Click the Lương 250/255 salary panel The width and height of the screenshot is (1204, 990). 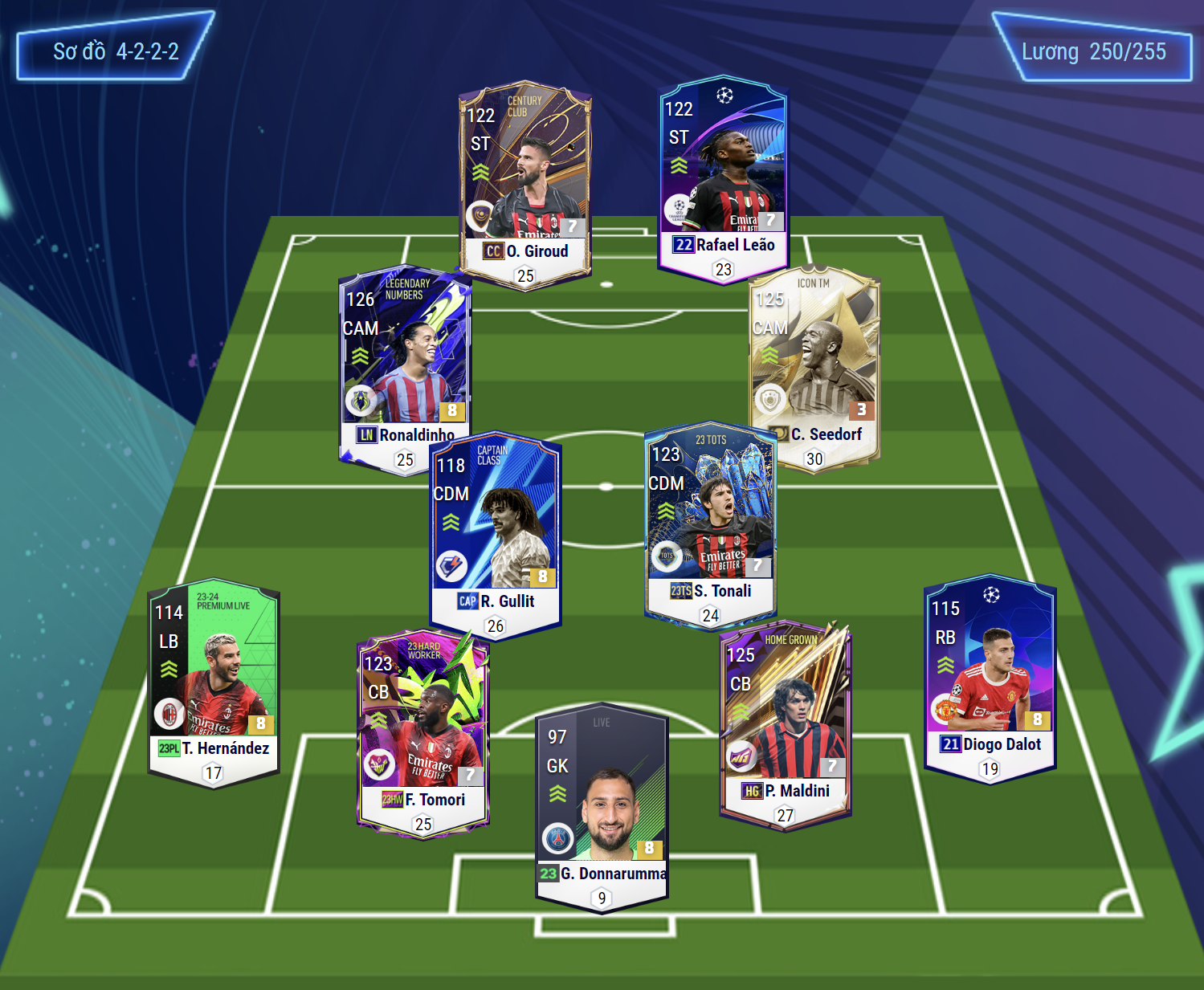[x=1092, y=51]
